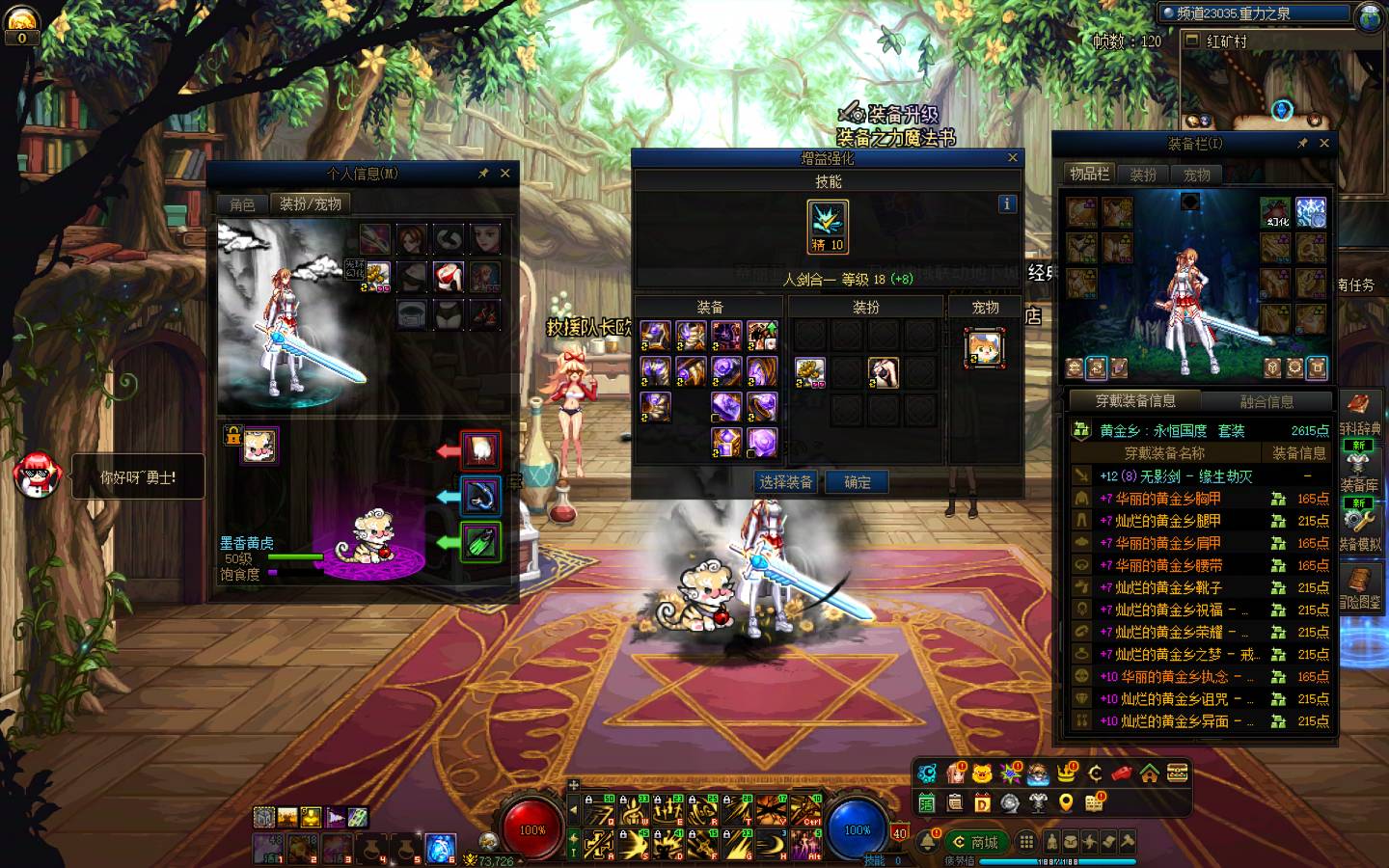Screen dimensions: 1389x868
Task: Click the red whistle menu icon
Action: point(1122,773)
